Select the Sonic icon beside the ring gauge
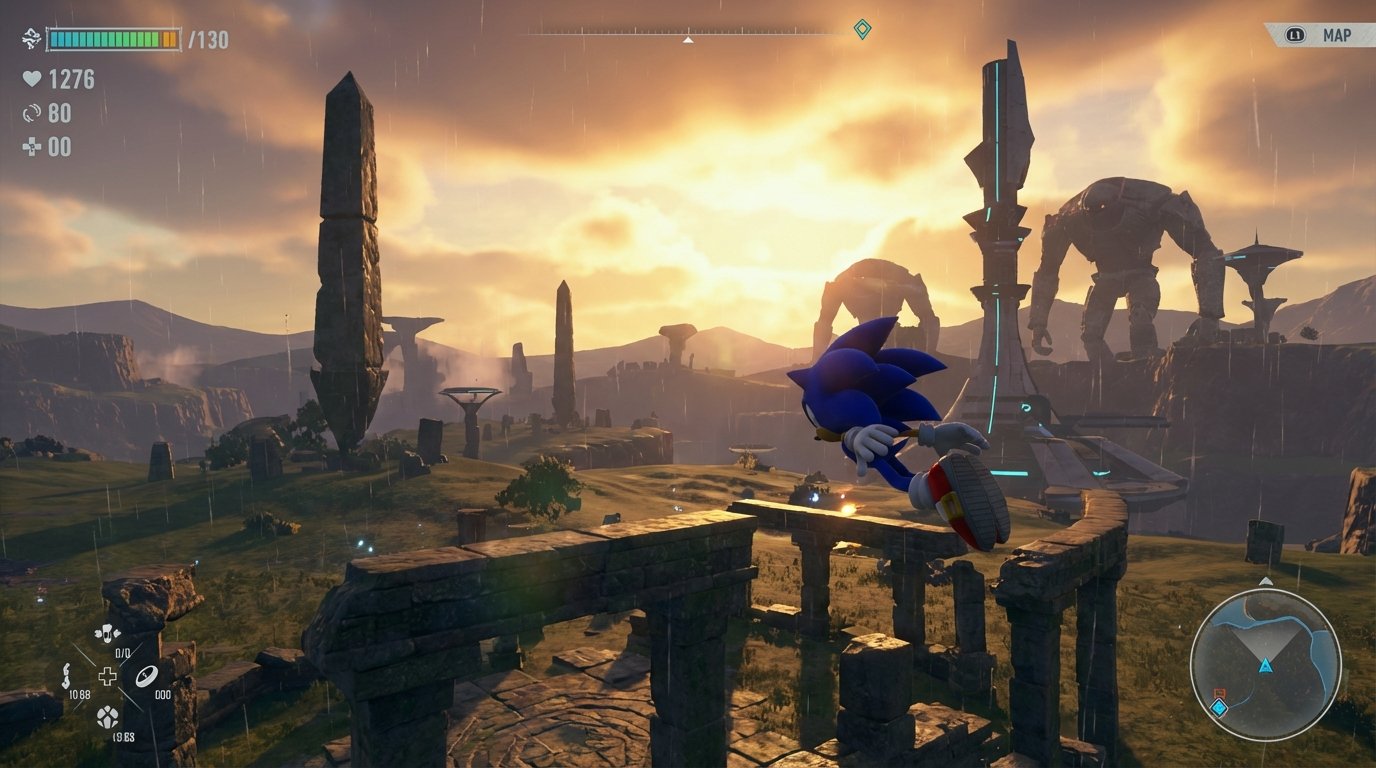The width and height of the screenshot is (1376, 768). coord(30,39)
